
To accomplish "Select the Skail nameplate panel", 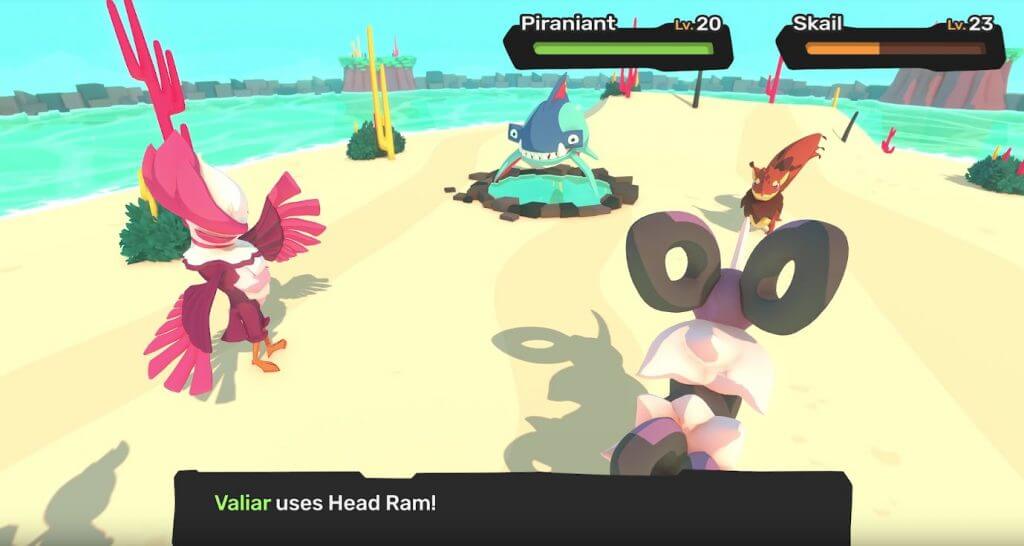I will [x=890, y=40].
